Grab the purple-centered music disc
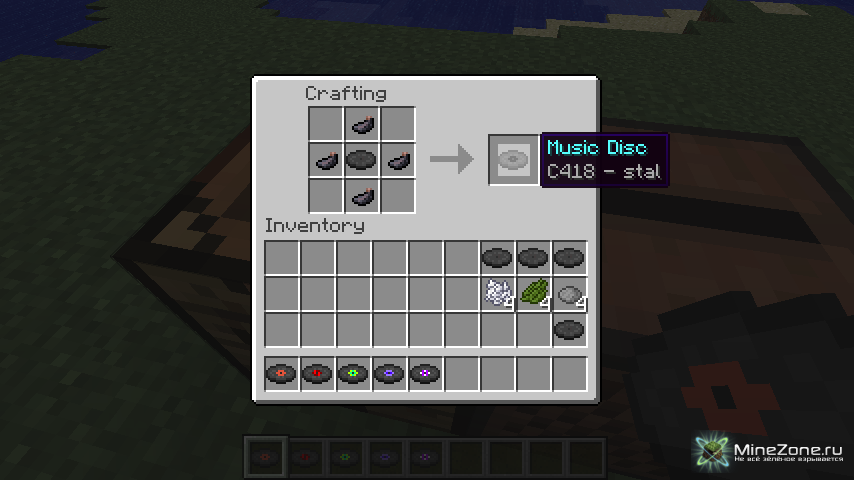The image size is (854, 480). tap(425, 374)
